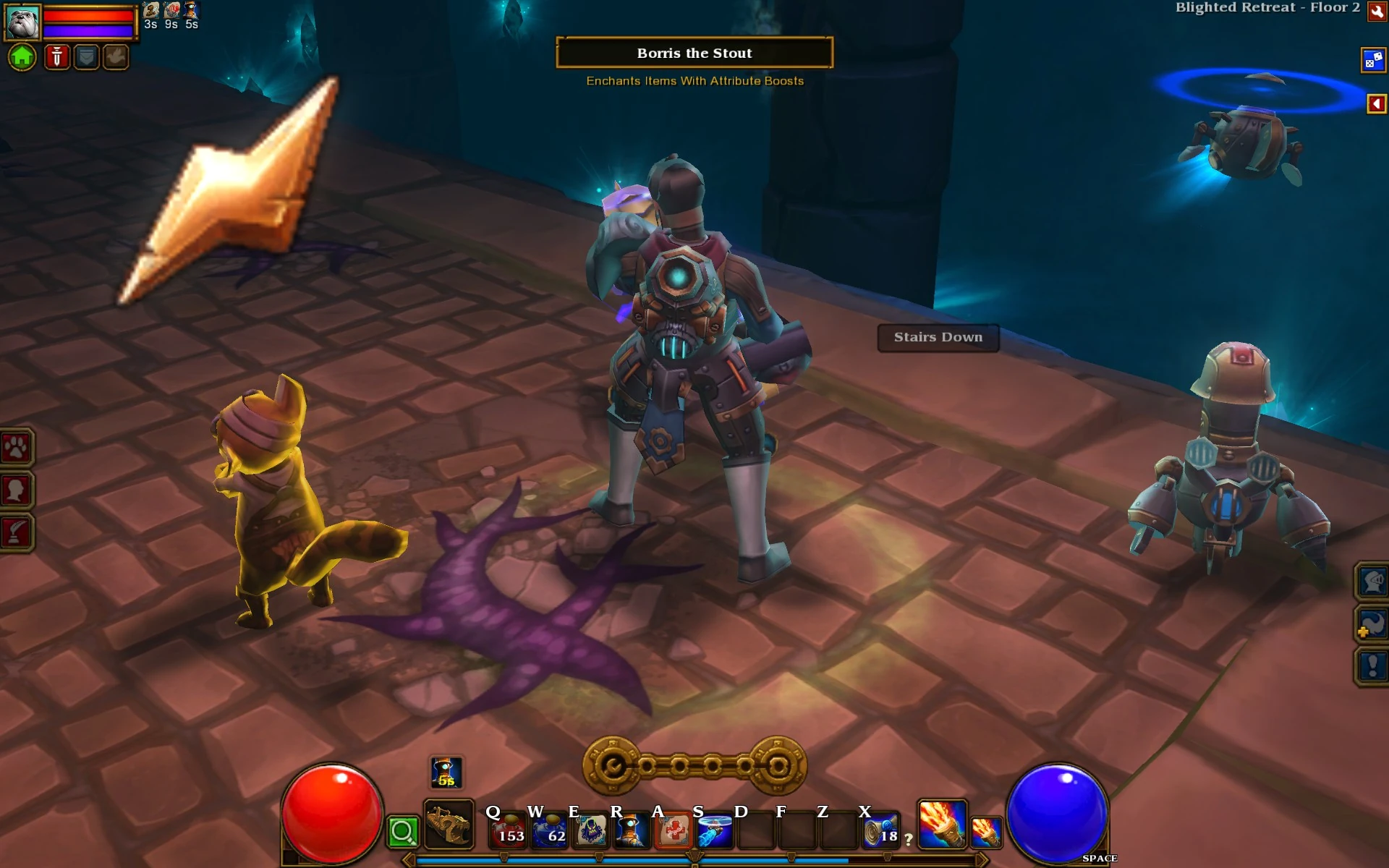Toggle the pet passive dove stance
Screen dimensions: 1389x868
tap(116, 56)
